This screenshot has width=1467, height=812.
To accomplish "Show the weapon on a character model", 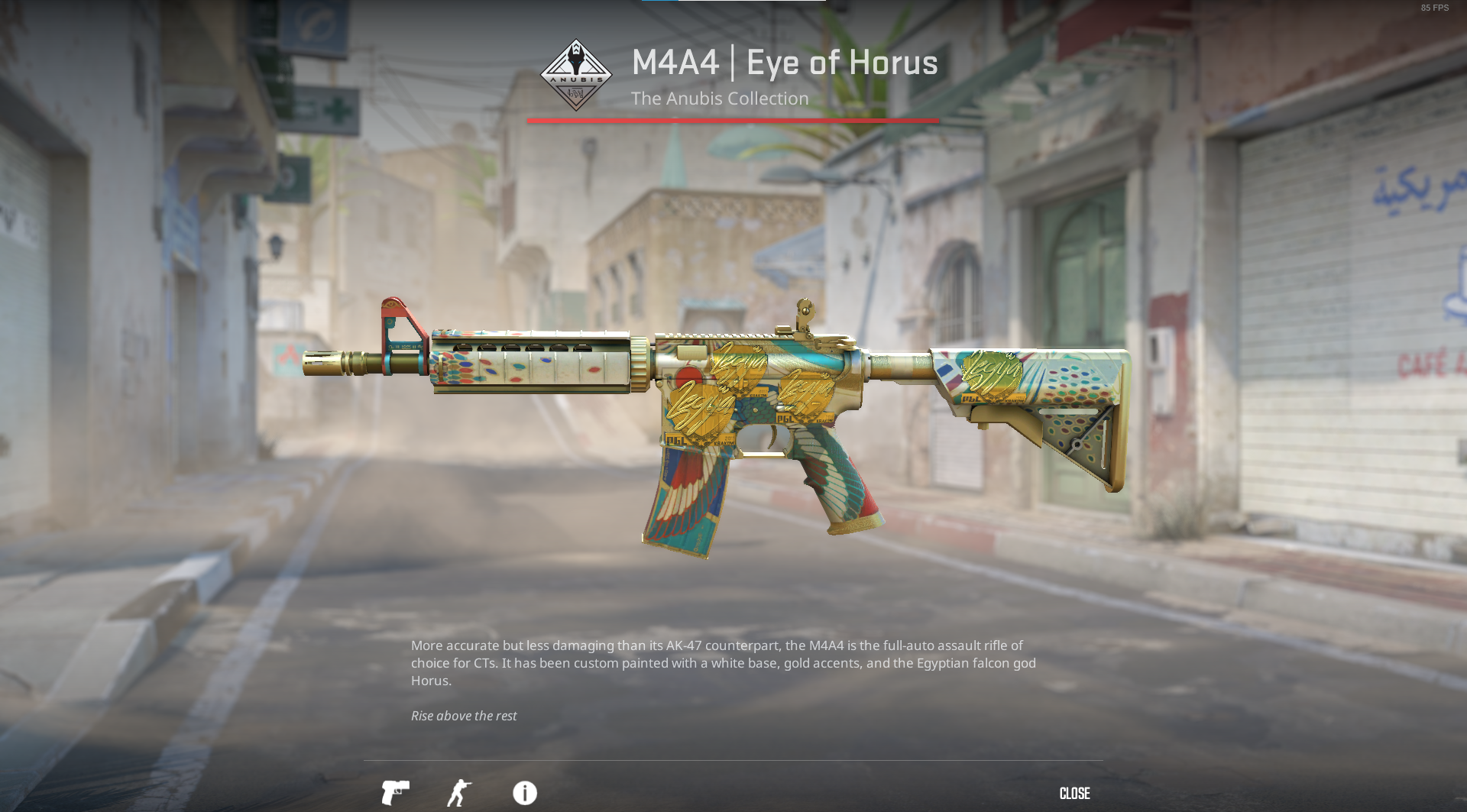I will click(459, 793).
